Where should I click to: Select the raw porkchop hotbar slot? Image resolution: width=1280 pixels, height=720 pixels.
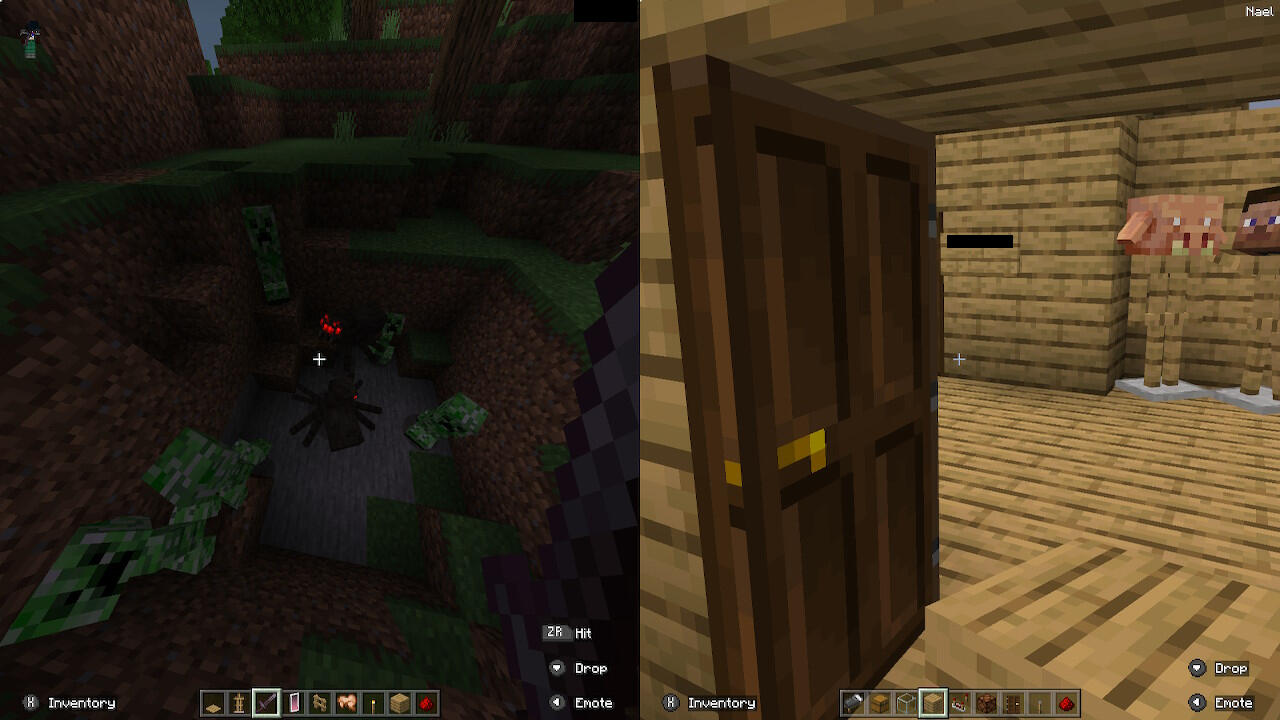click(x=345, y=703)
